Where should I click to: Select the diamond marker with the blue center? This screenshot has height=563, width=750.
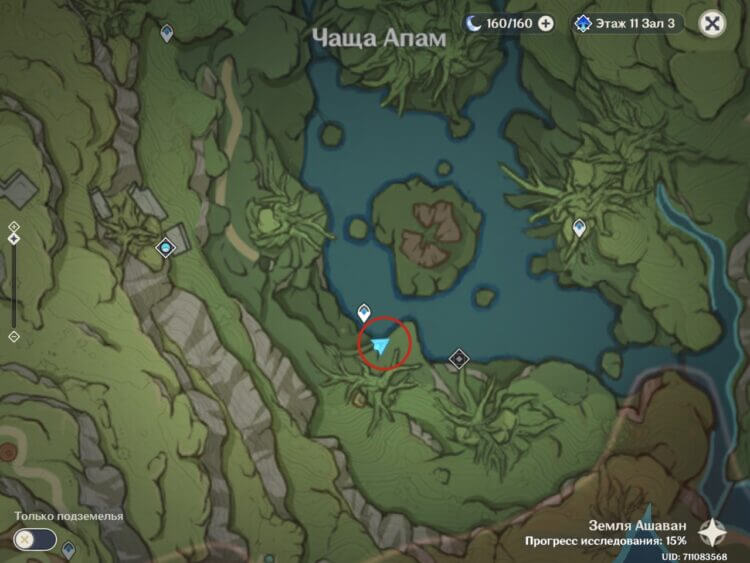pos(166,246)
